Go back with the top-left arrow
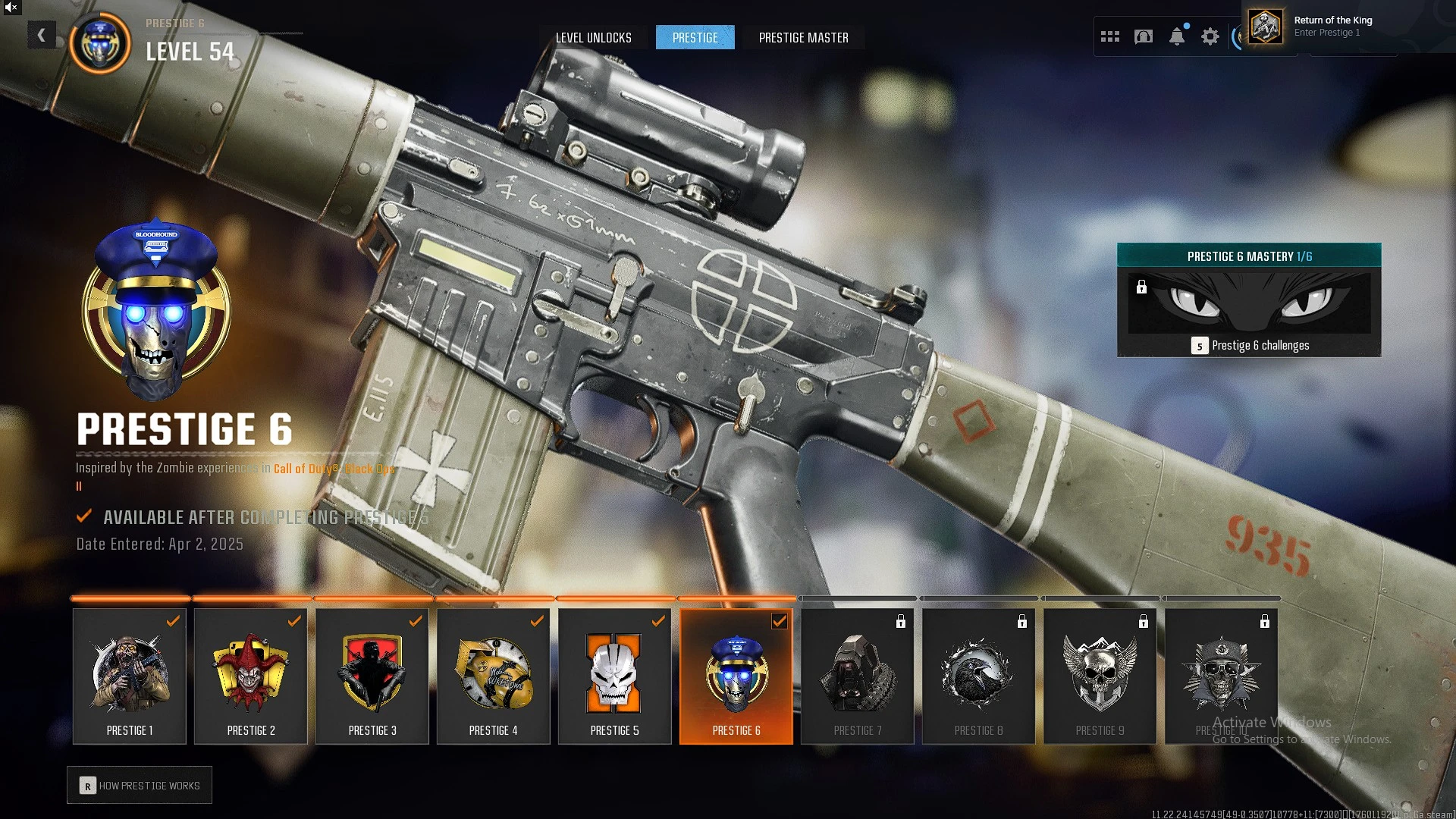This screenshot has width=1456, height=819. (42, 35)
